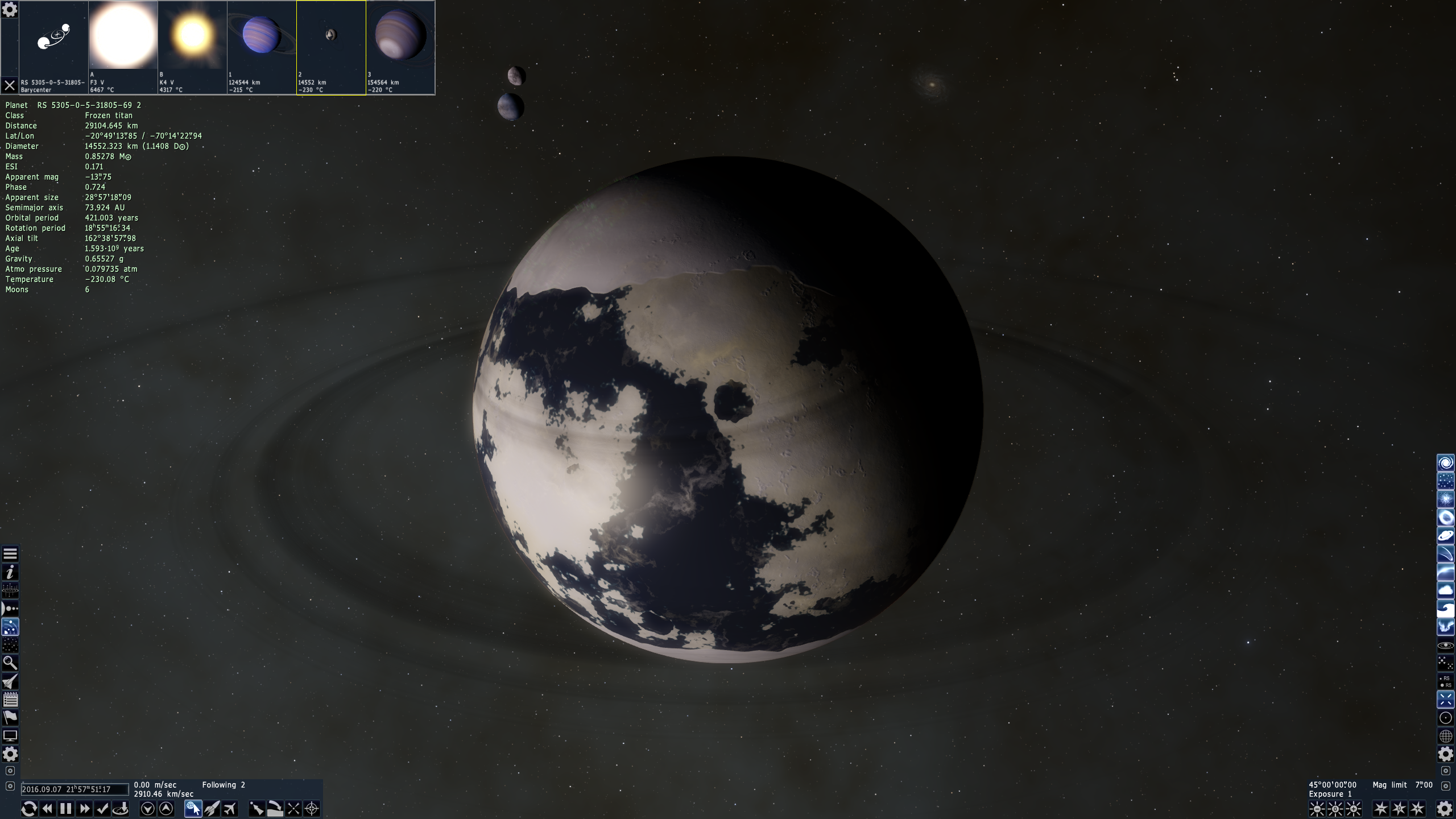The image size is (1456, 819).
Task: Select the F3 V star A thumbnail
Action: click(x=123, y=35)
